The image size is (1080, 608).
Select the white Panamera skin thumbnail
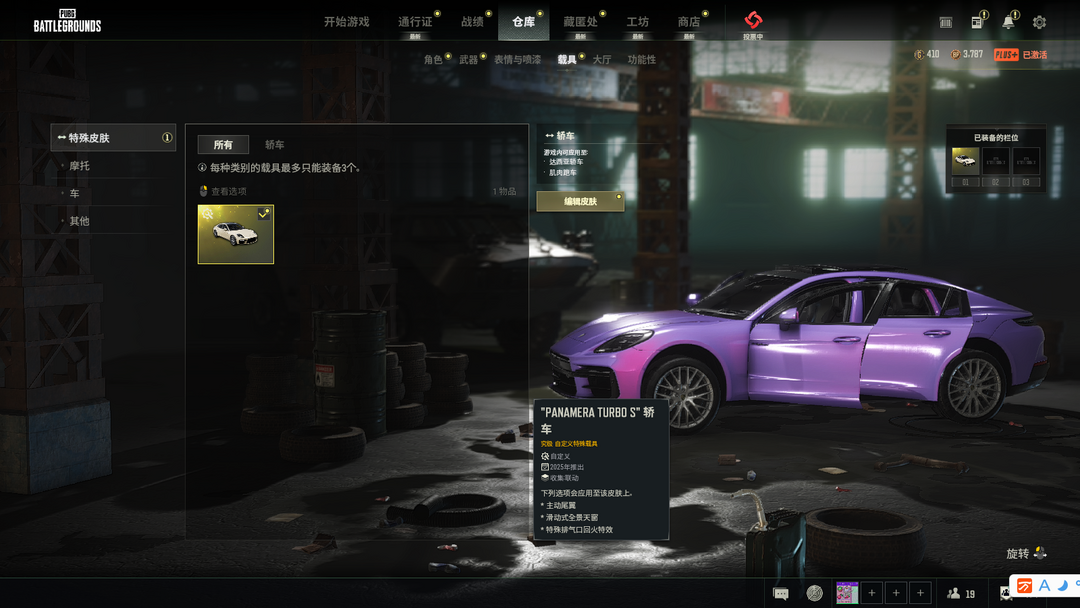[236, 234]
